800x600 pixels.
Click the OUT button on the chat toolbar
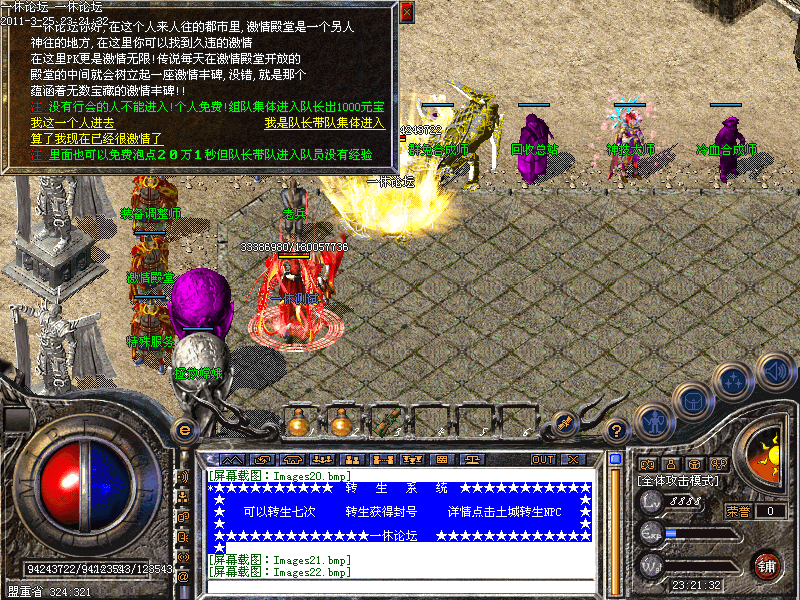(x=543, y=459)
